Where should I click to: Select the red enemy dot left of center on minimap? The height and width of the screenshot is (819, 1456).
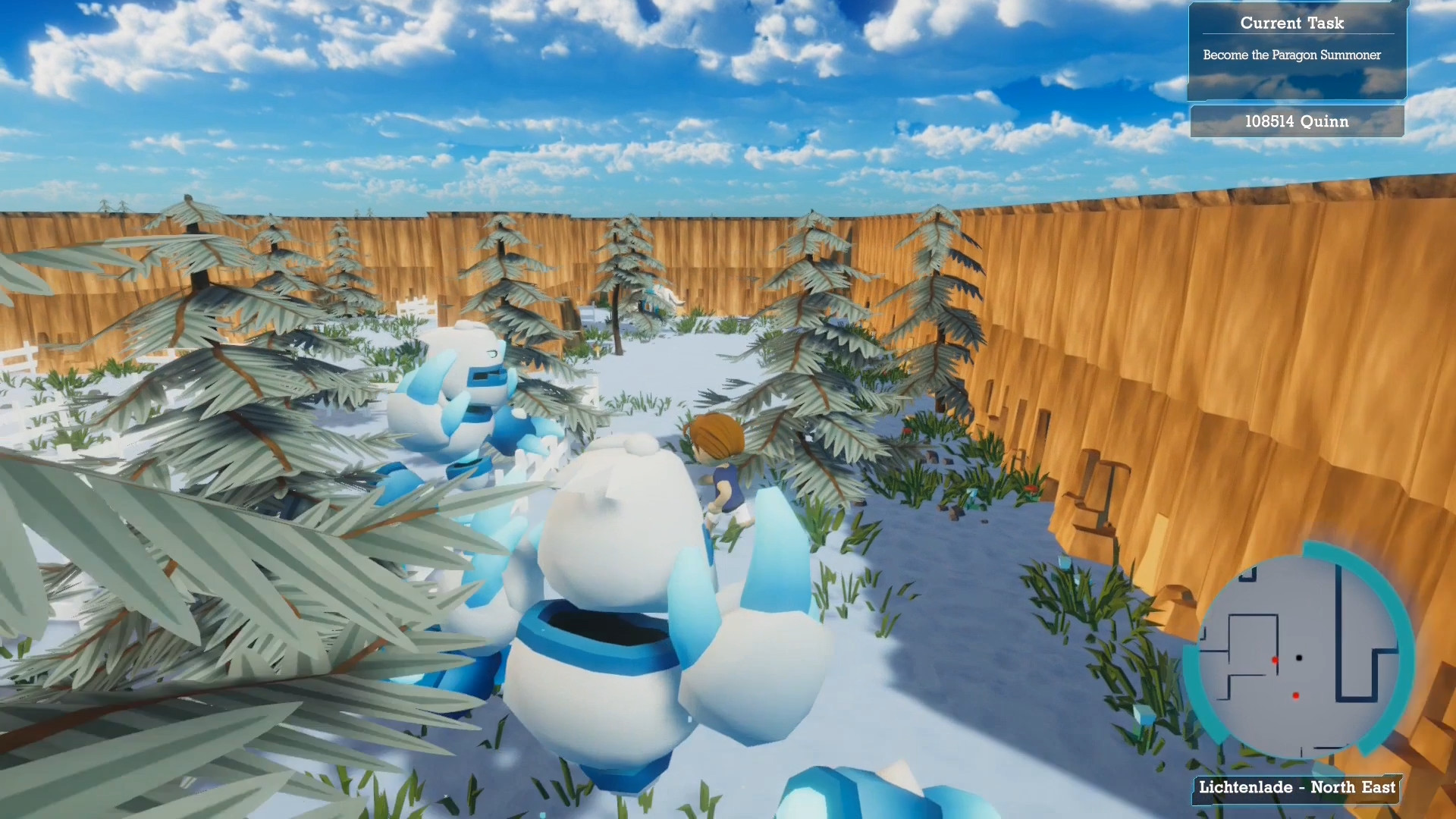(x=1273, y=658)
